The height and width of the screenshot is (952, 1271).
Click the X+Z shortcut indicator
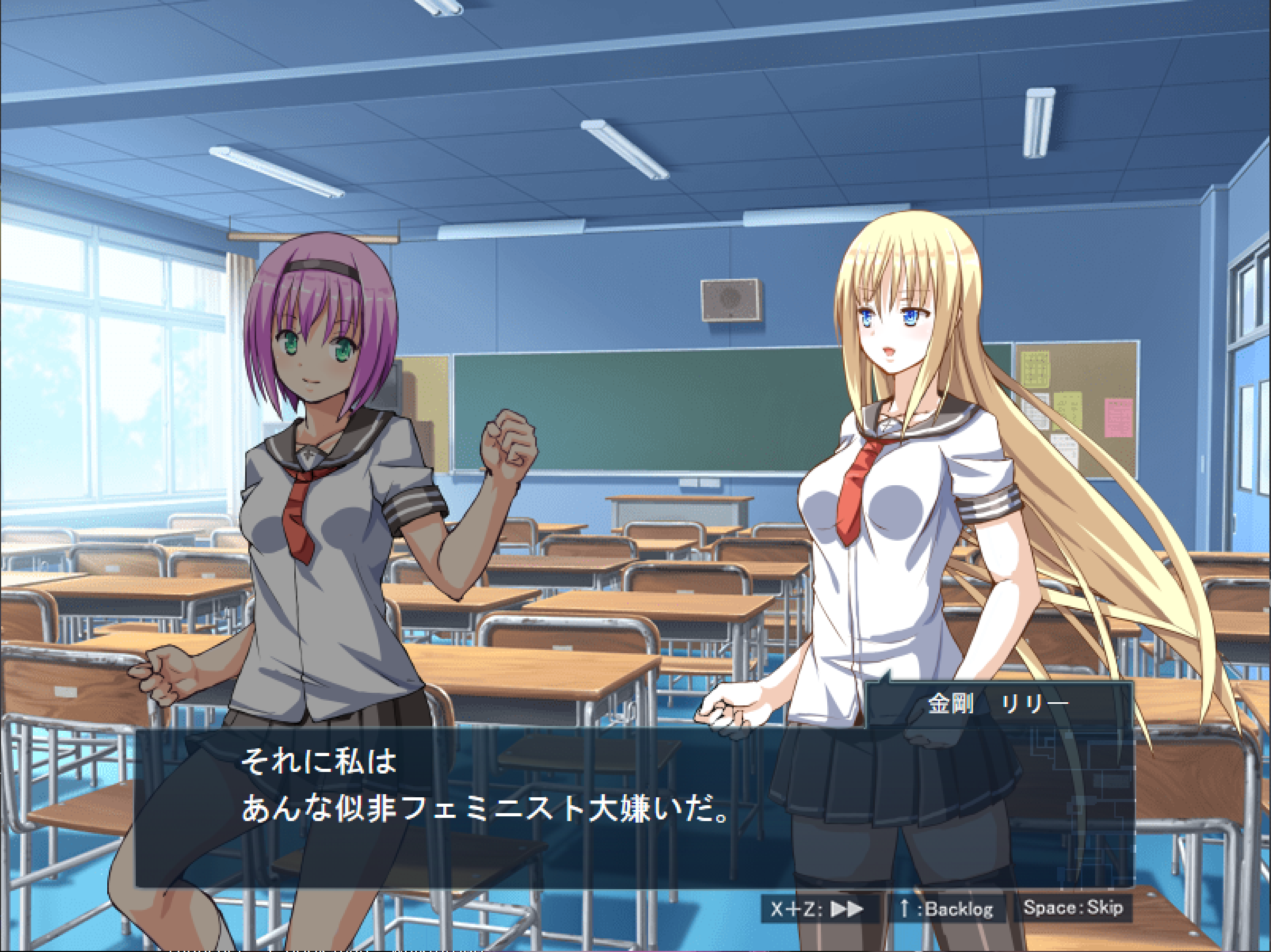click(x=799, y=909)
